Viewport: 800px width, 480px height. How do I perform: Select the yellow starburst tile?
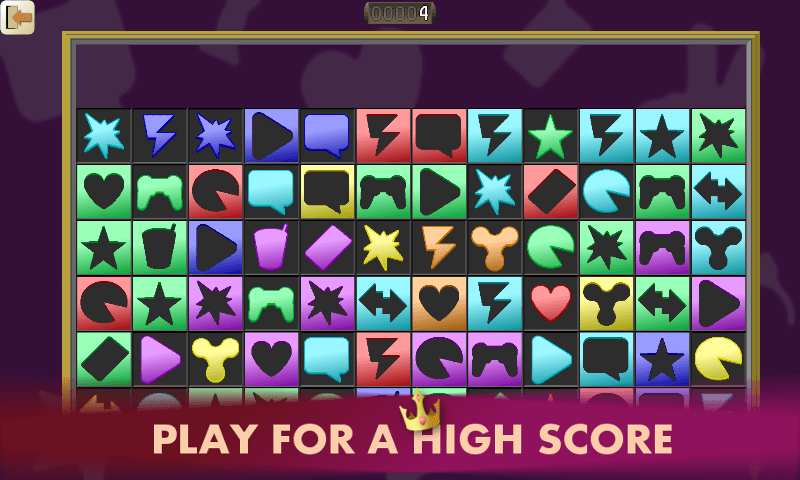tap(384, 247)
